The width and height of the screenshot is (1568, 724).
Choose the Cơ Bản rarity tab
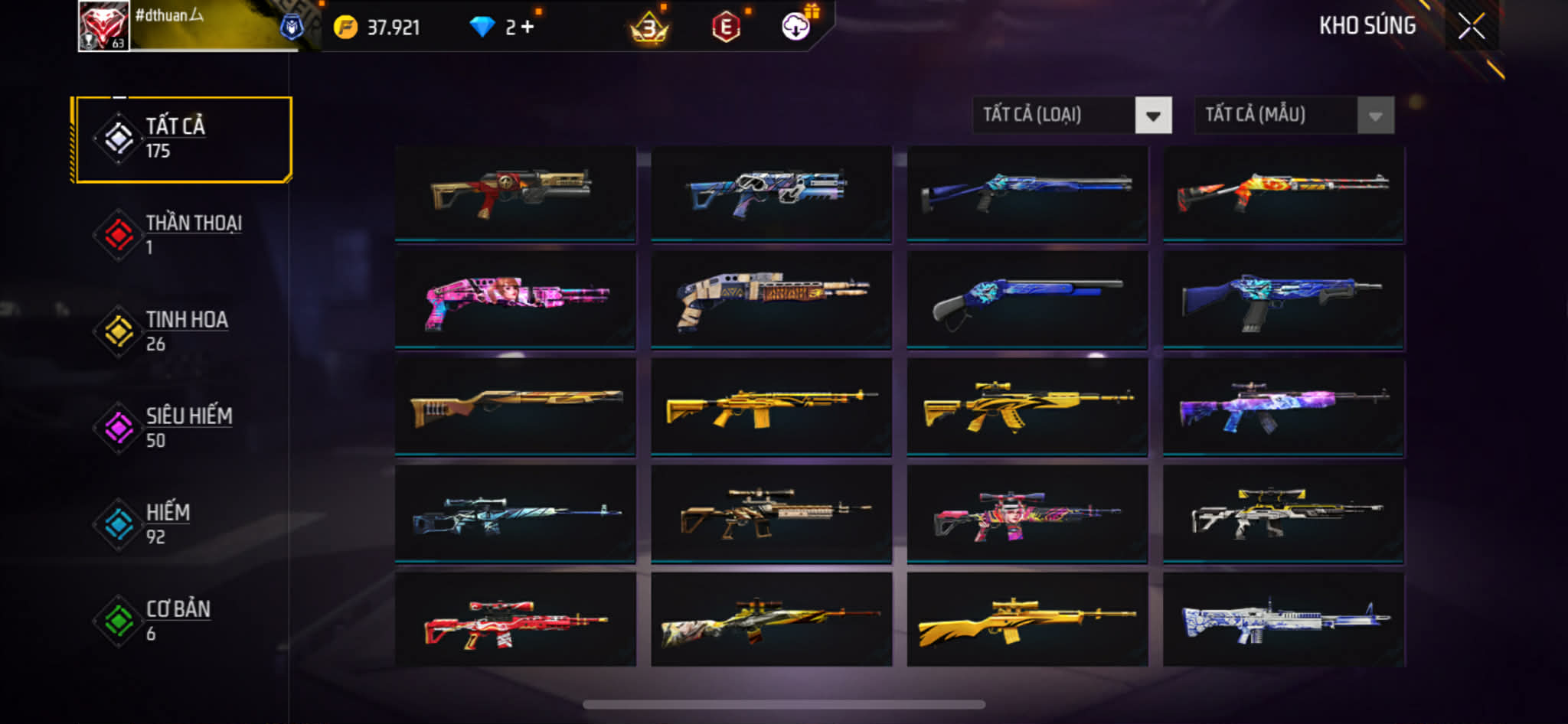pos(182,621)
